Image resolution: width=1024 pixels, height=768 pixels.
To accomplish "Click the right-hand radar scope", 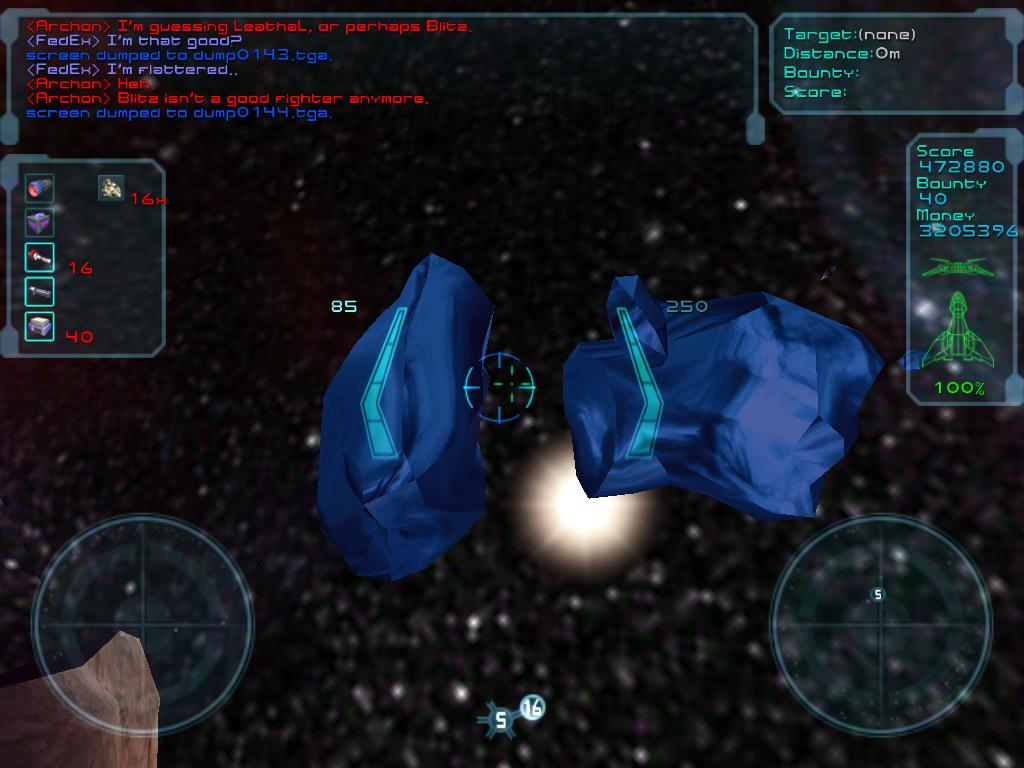I will [x=880, y=624].
